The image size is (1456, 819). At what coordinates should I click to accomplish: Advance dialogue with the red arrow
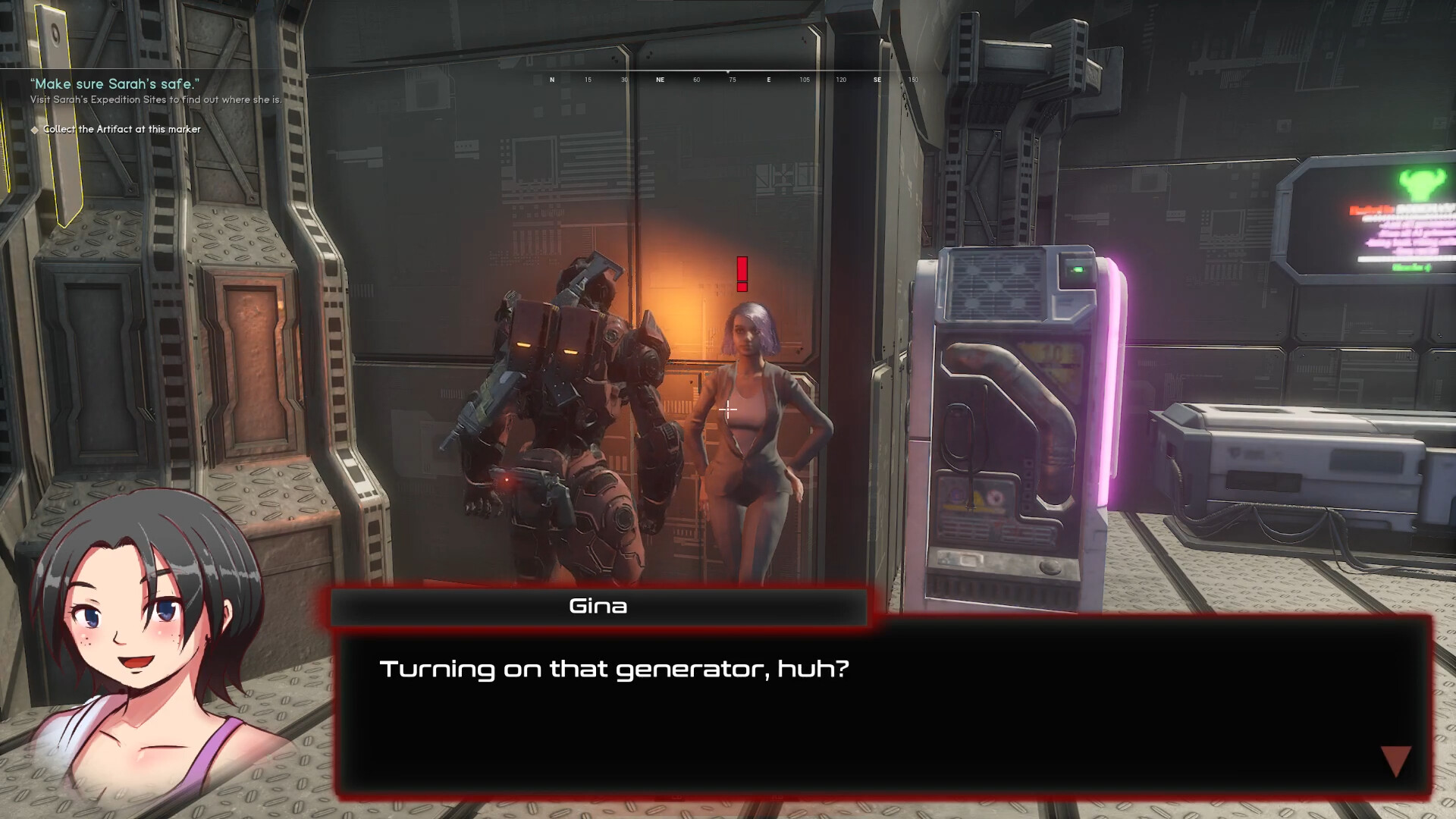pyautogui.click(x=1395, y=761)
